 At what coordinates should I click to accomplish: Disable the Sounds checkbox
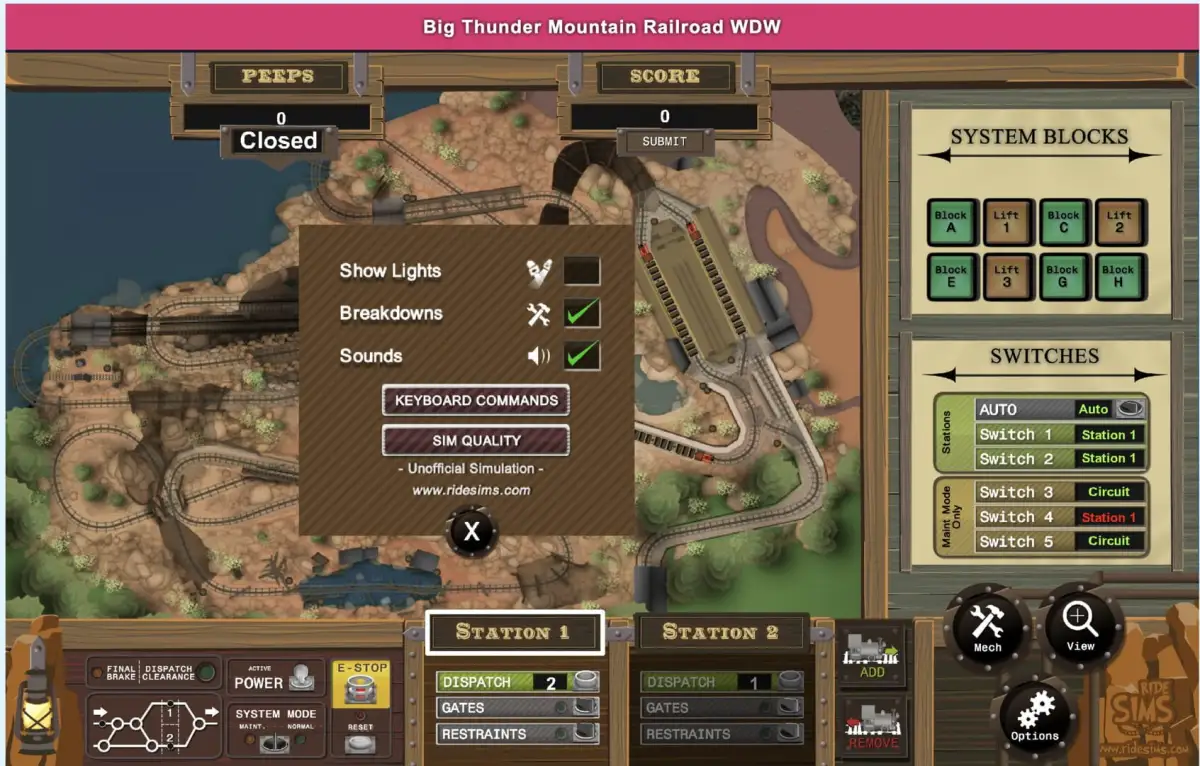coord(582,356)
